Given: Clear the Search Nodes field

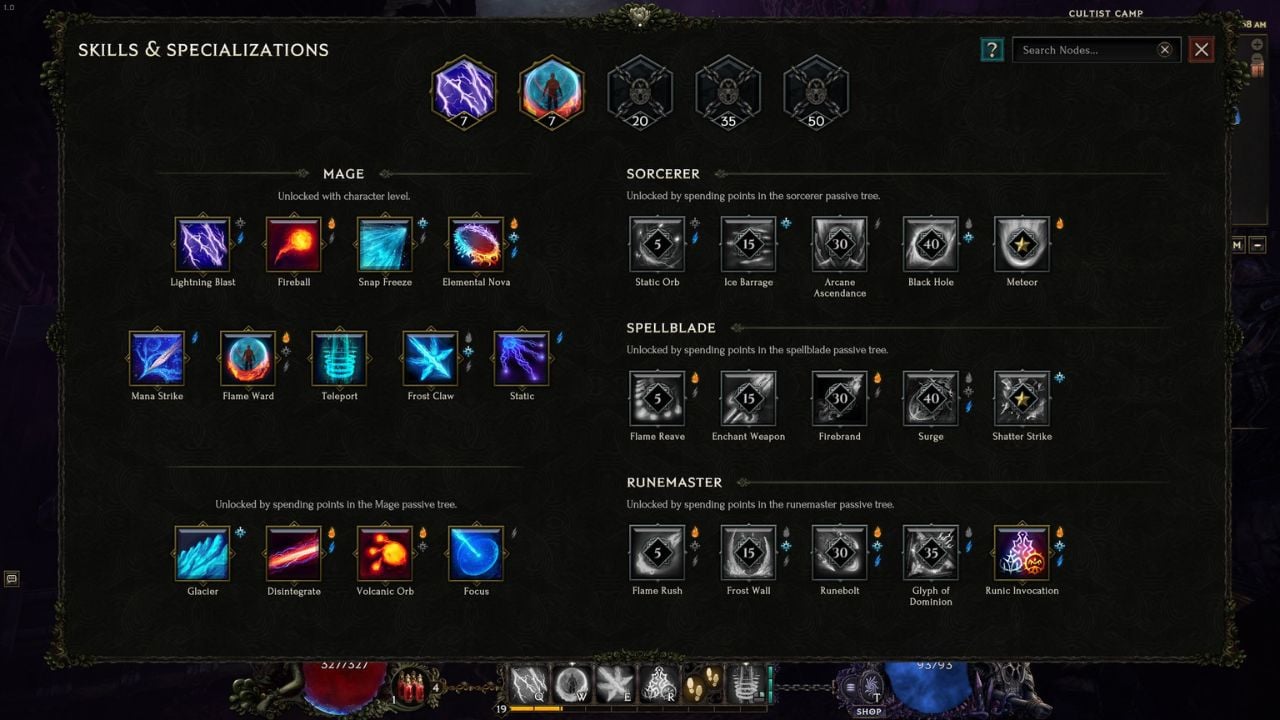Looking at the screenshot, I should pyautogui.click(x=1164, y=49).
